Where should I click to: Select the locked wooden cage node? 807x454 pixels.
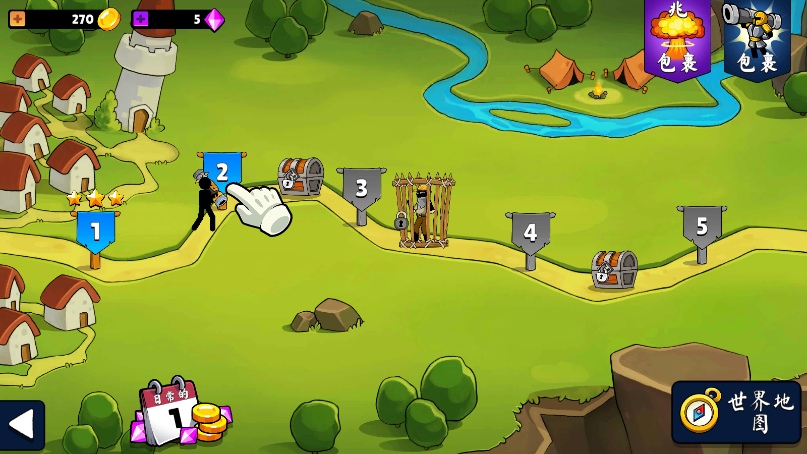point(422,211)
